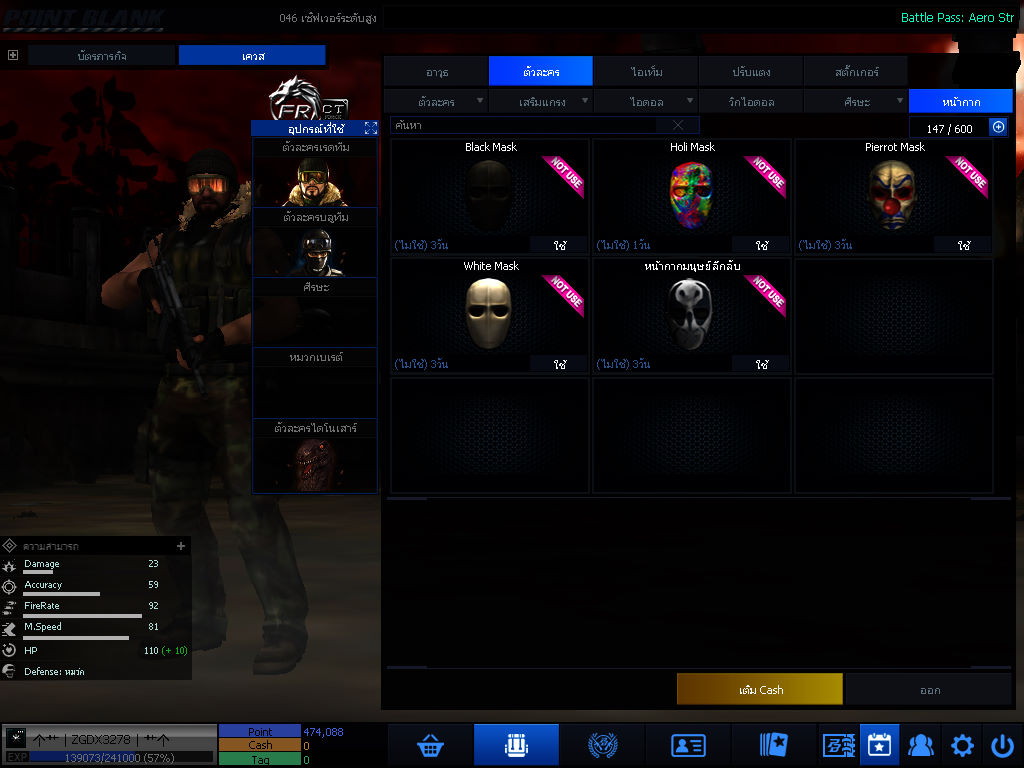Clear the search box with the X
This screenshot has width=1024, height=768.
(678, 125)
